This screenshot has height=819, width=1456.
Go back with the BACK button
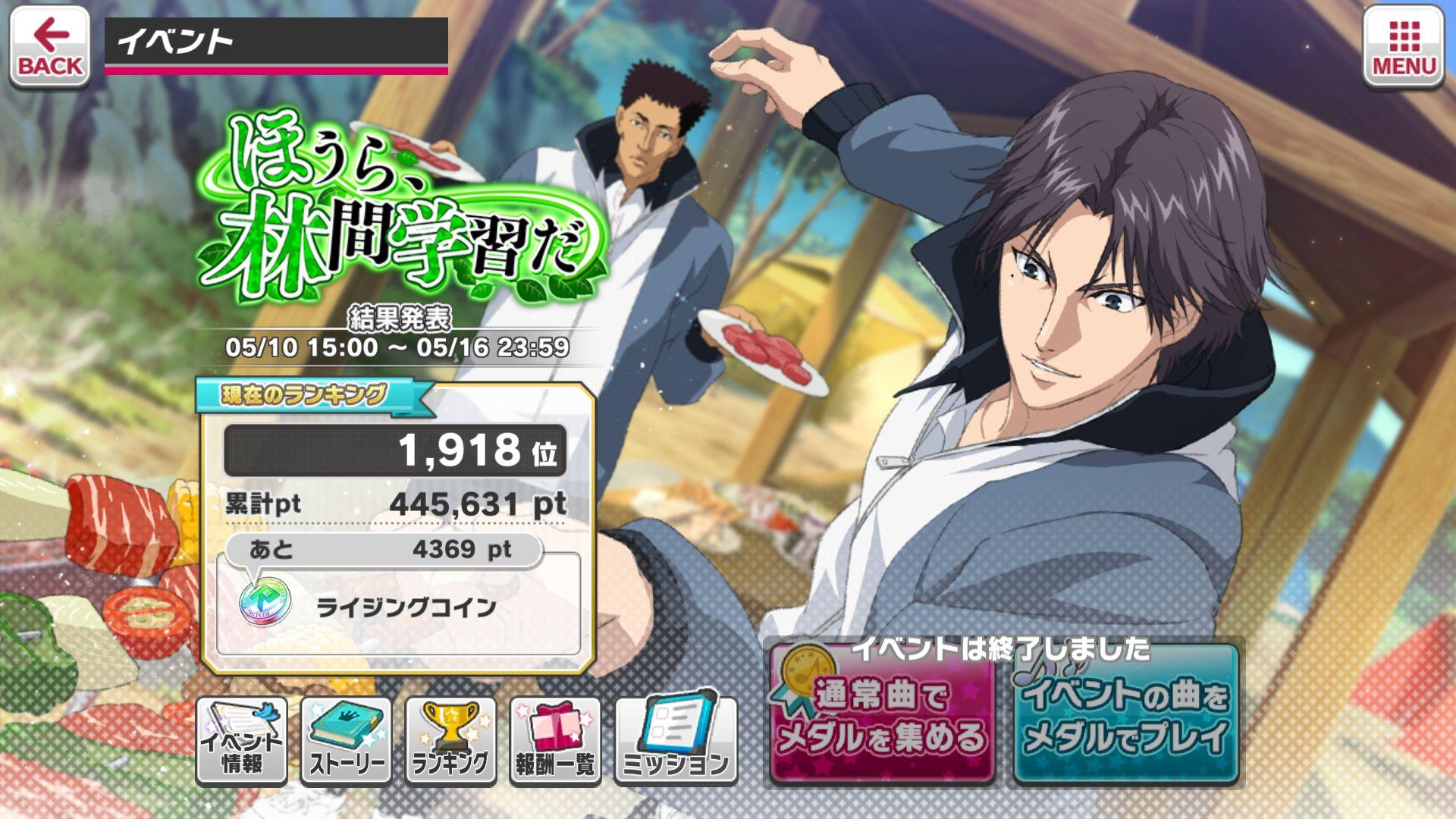49,48
